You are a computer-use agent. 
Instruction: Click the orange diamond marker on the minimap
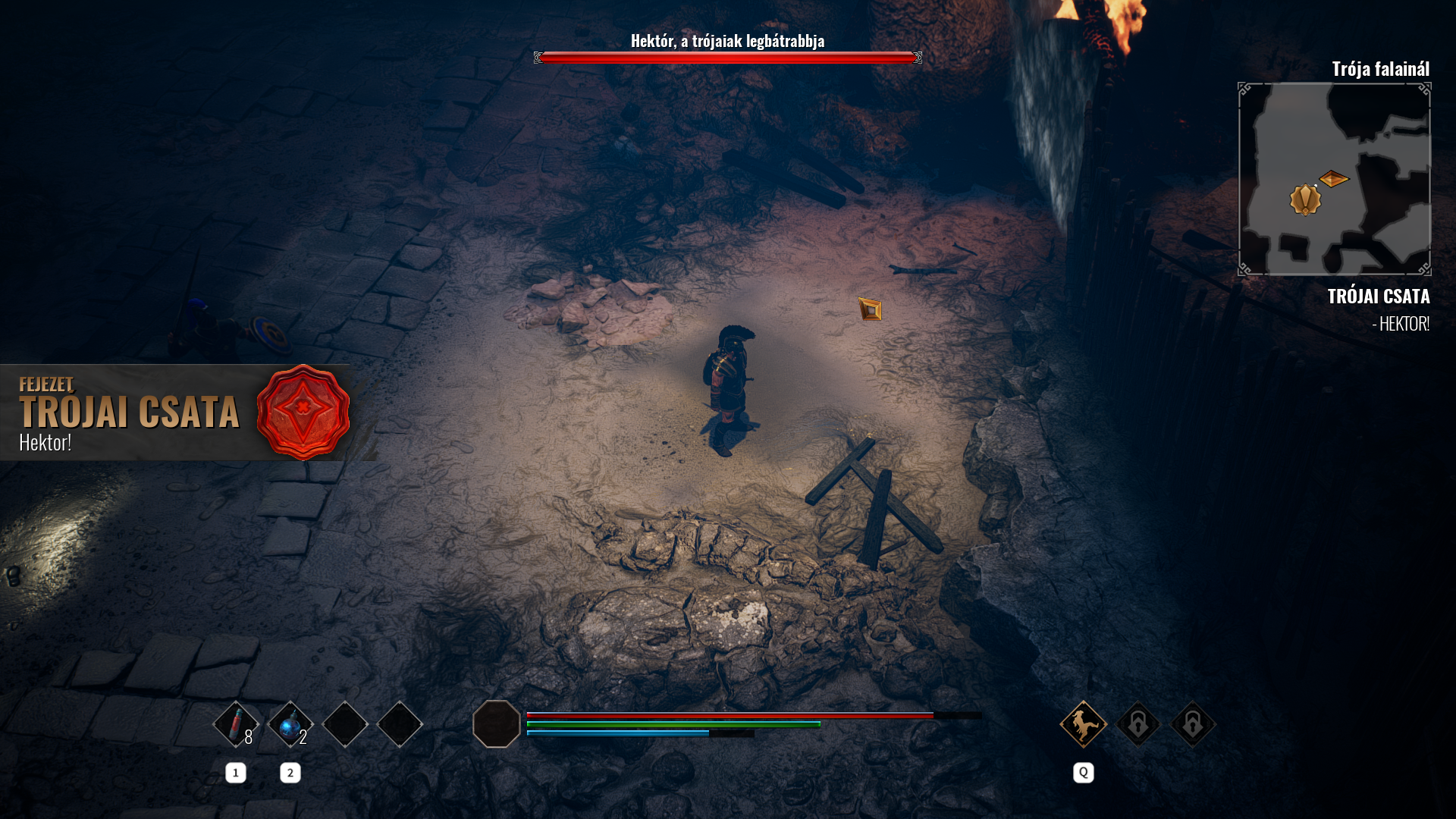[x=1334, y=179]
